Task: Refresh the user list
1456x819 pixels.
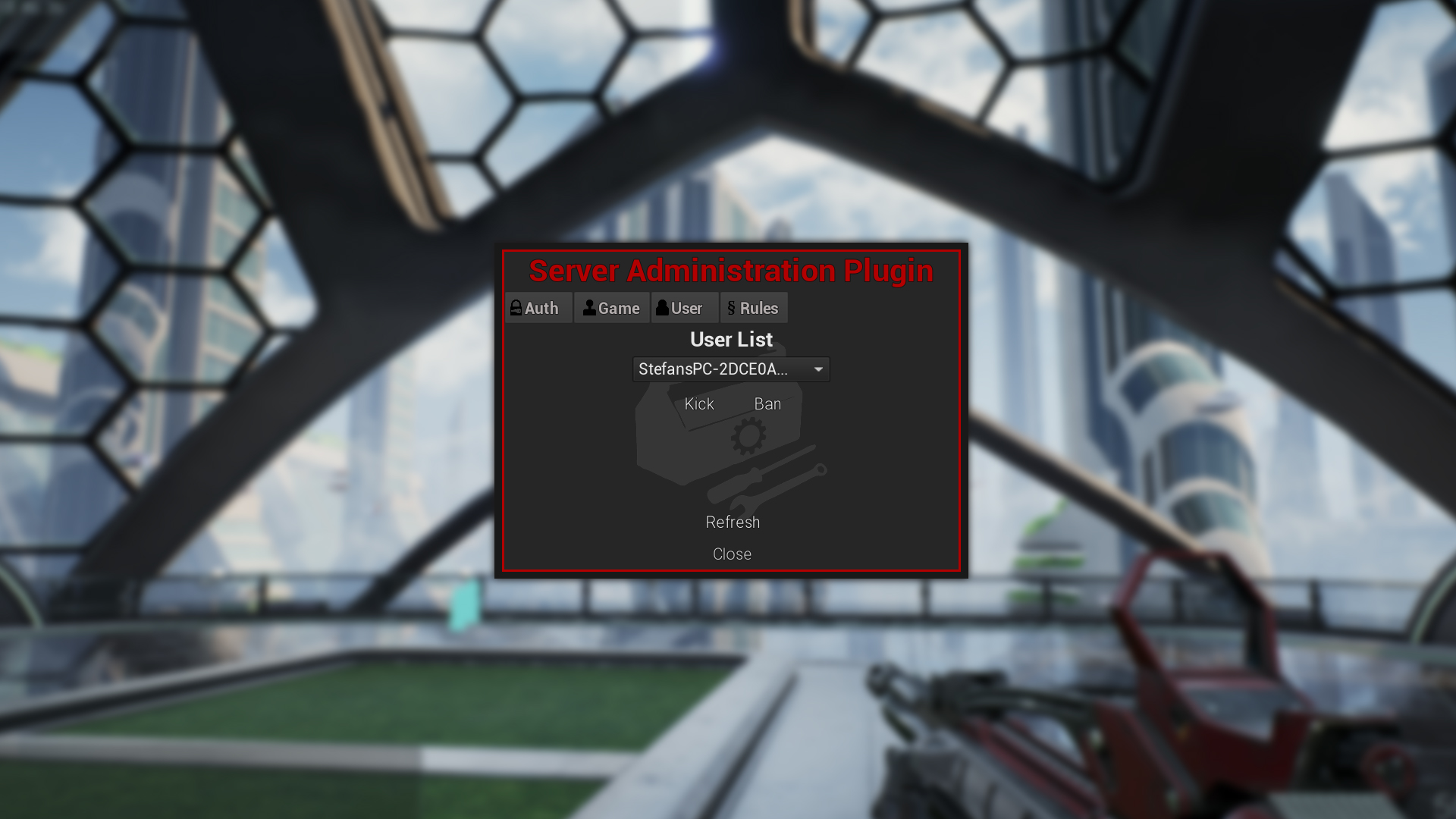Action: point(732,522)
